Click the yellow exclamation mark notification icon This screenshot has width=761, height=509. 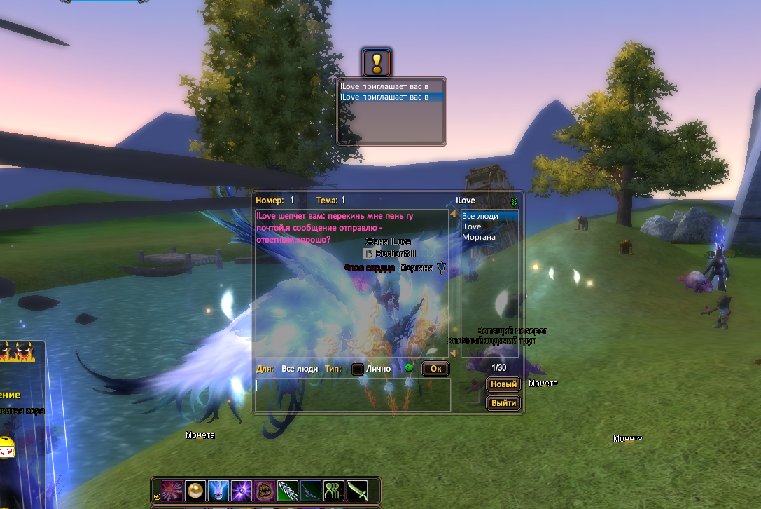click(x=376, y=63)
